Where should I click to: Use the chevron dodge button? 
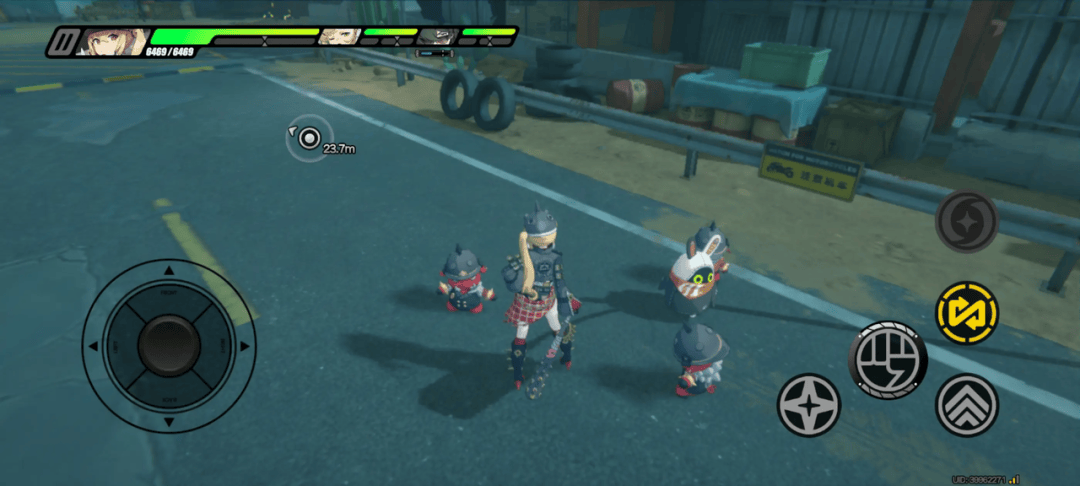[967, 405]
